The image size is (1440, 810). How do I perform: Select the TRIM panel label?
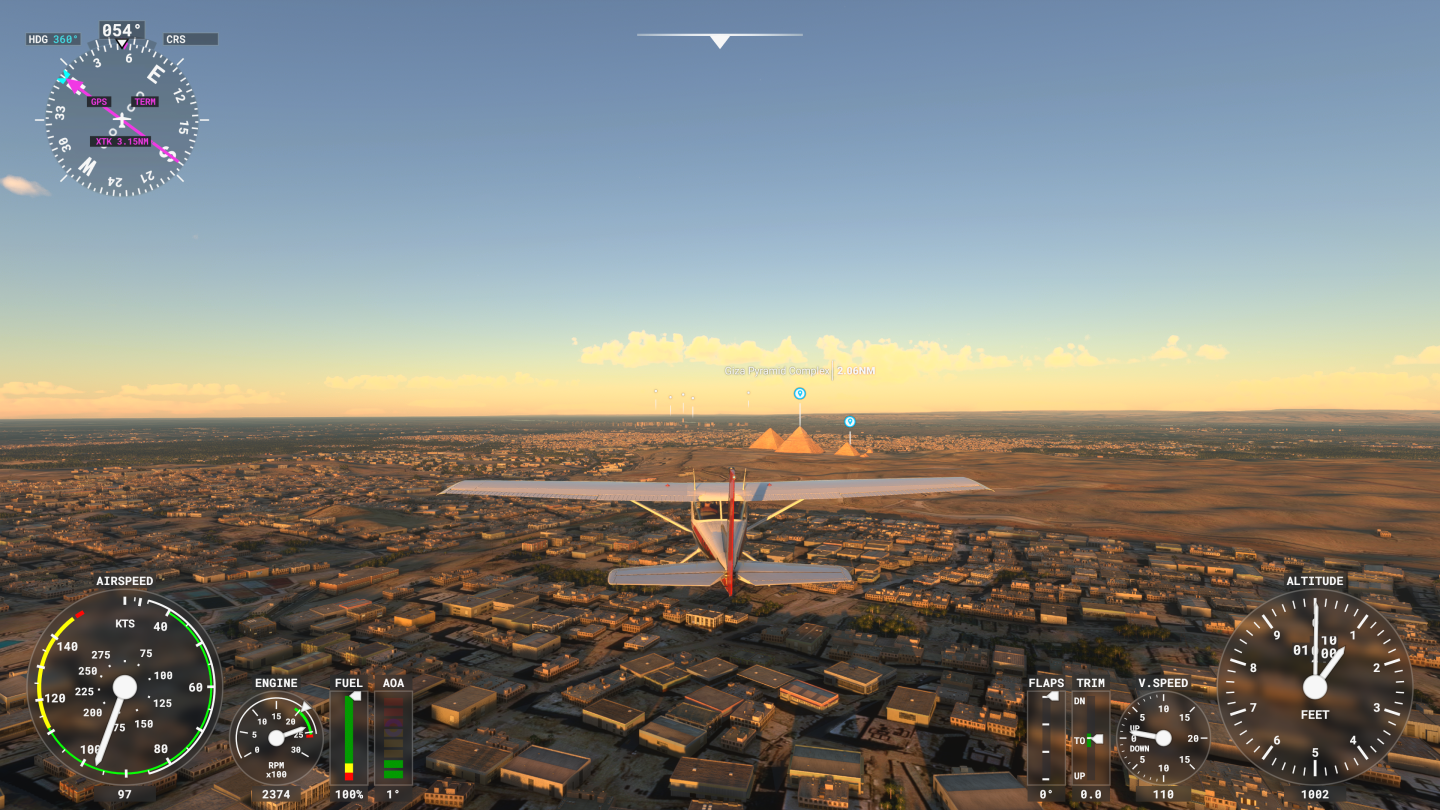[1091, 683]
